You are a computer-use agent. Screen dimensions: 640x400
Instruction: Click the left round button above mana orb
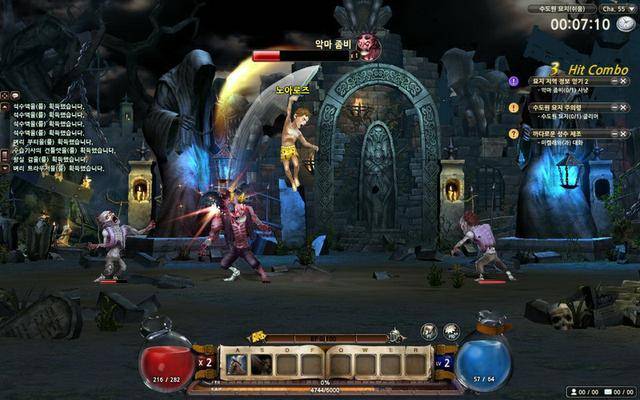click(x=428, y=331)
